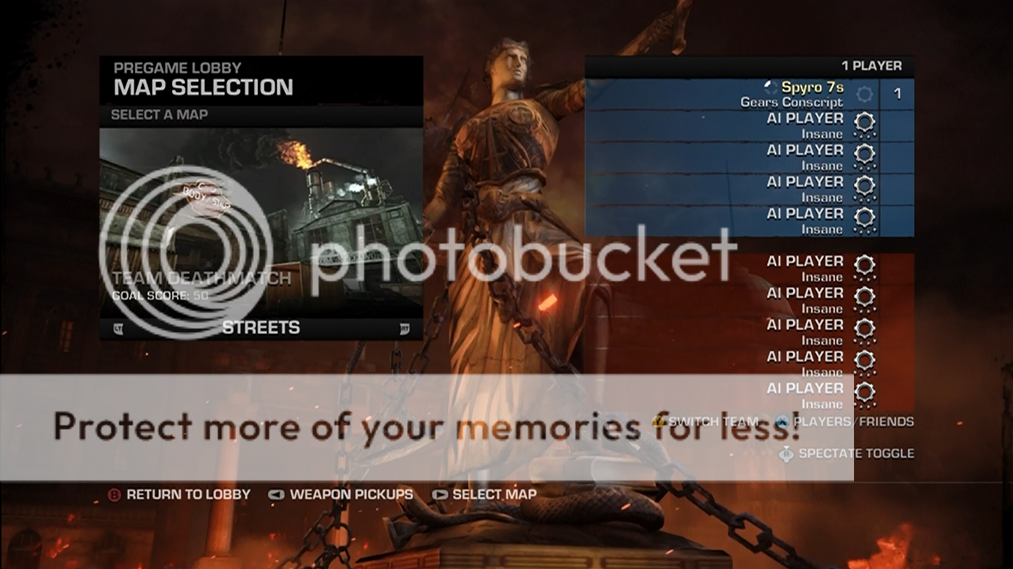
Task: Select the Streets map preview image
Action: pos(261,220)
